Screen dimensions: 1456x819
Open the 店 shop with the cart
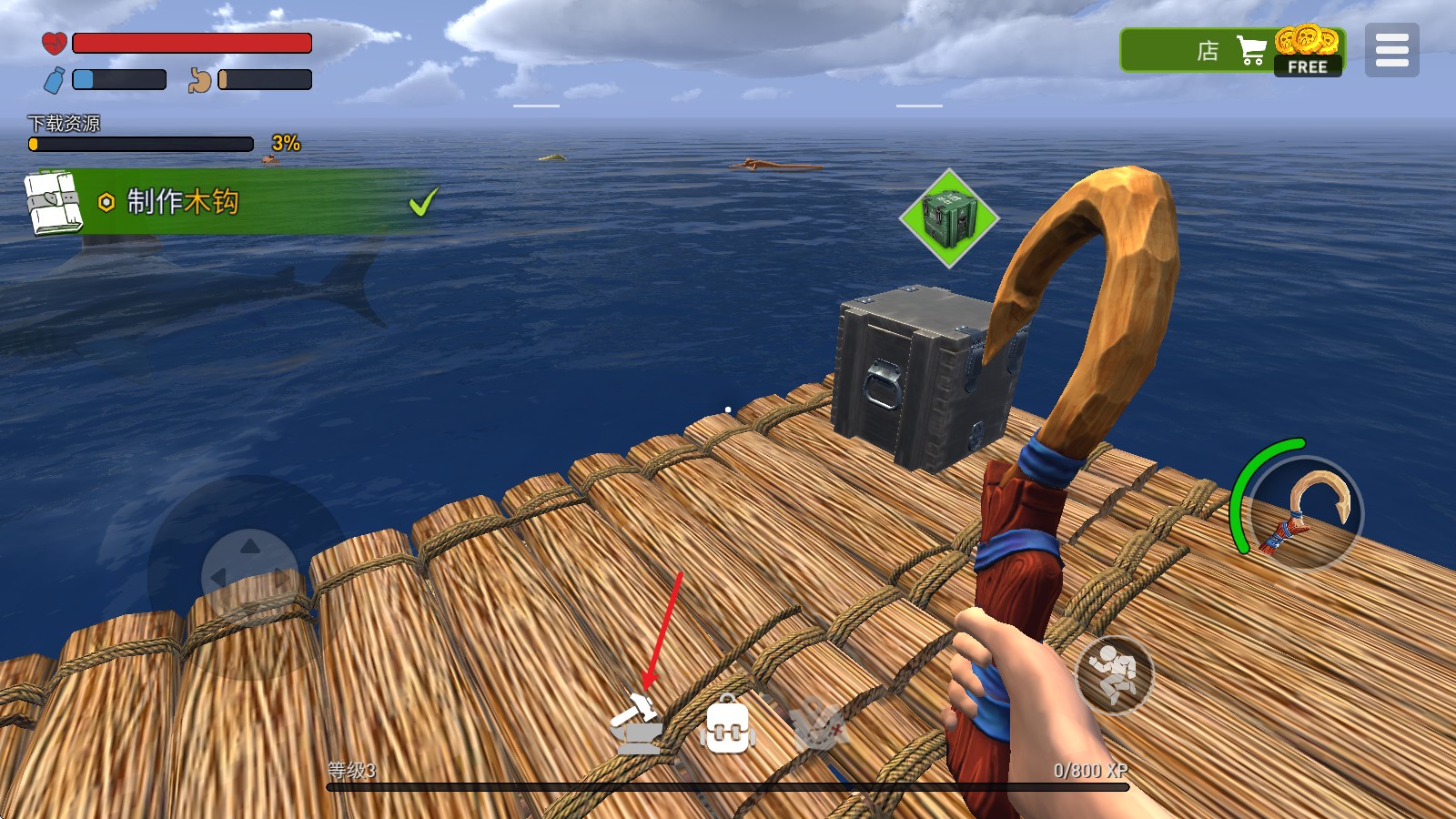click(1231, 51)
